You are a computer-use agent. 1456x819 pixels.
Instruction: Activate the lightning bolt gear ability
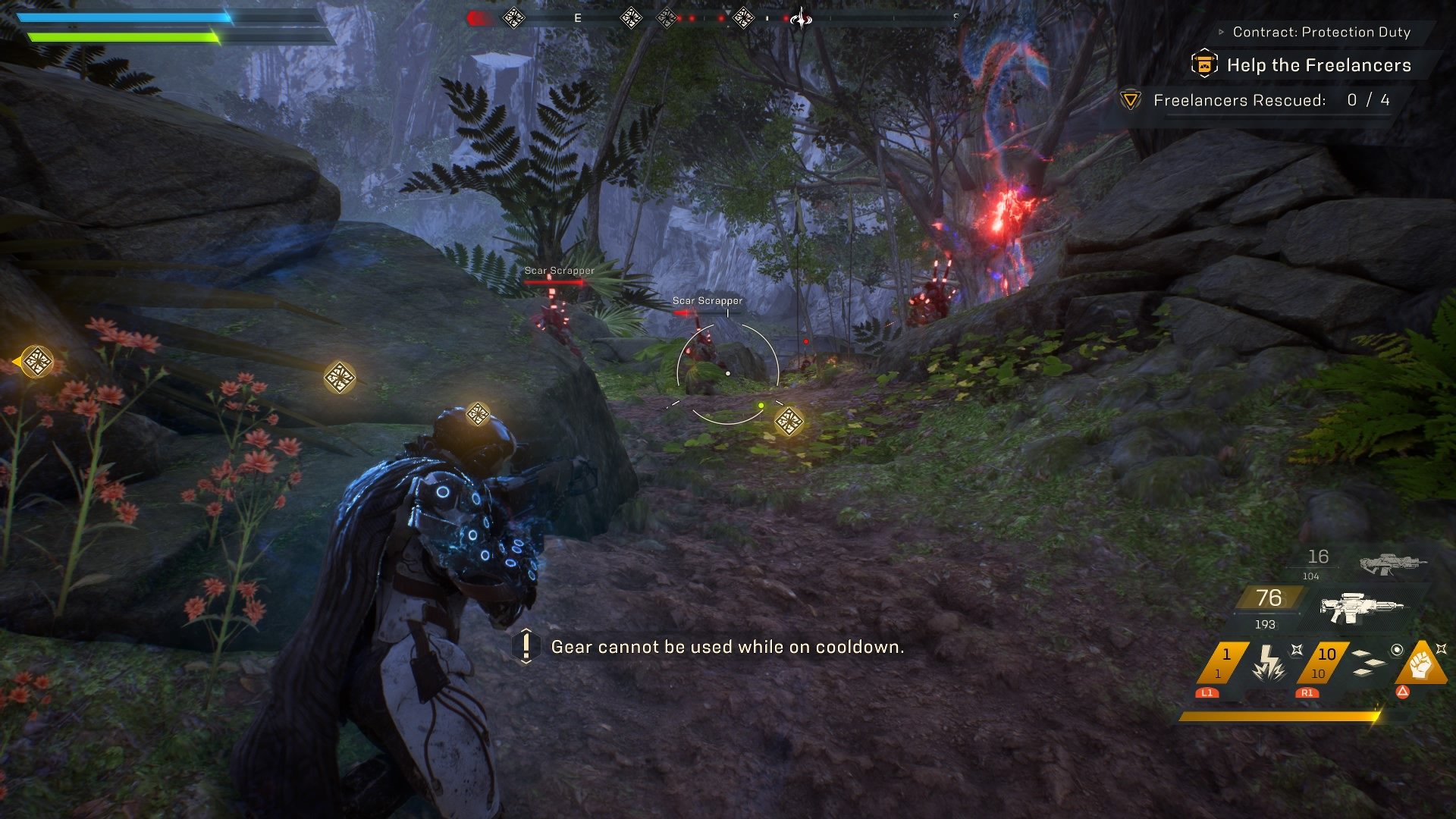click(x=1267, y=663)
